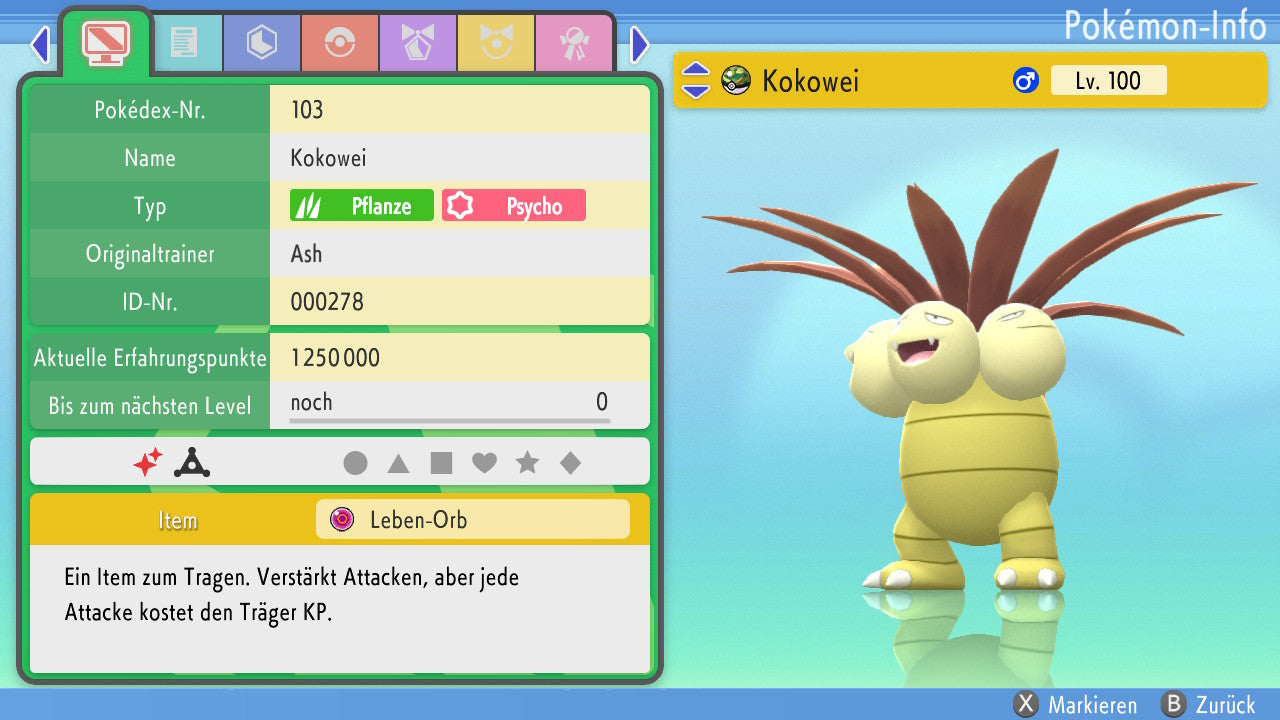Viewport: 1280px width, 720px height.
Task: Select the Leben-Orb held item field
Action: (x=472, y=520)
